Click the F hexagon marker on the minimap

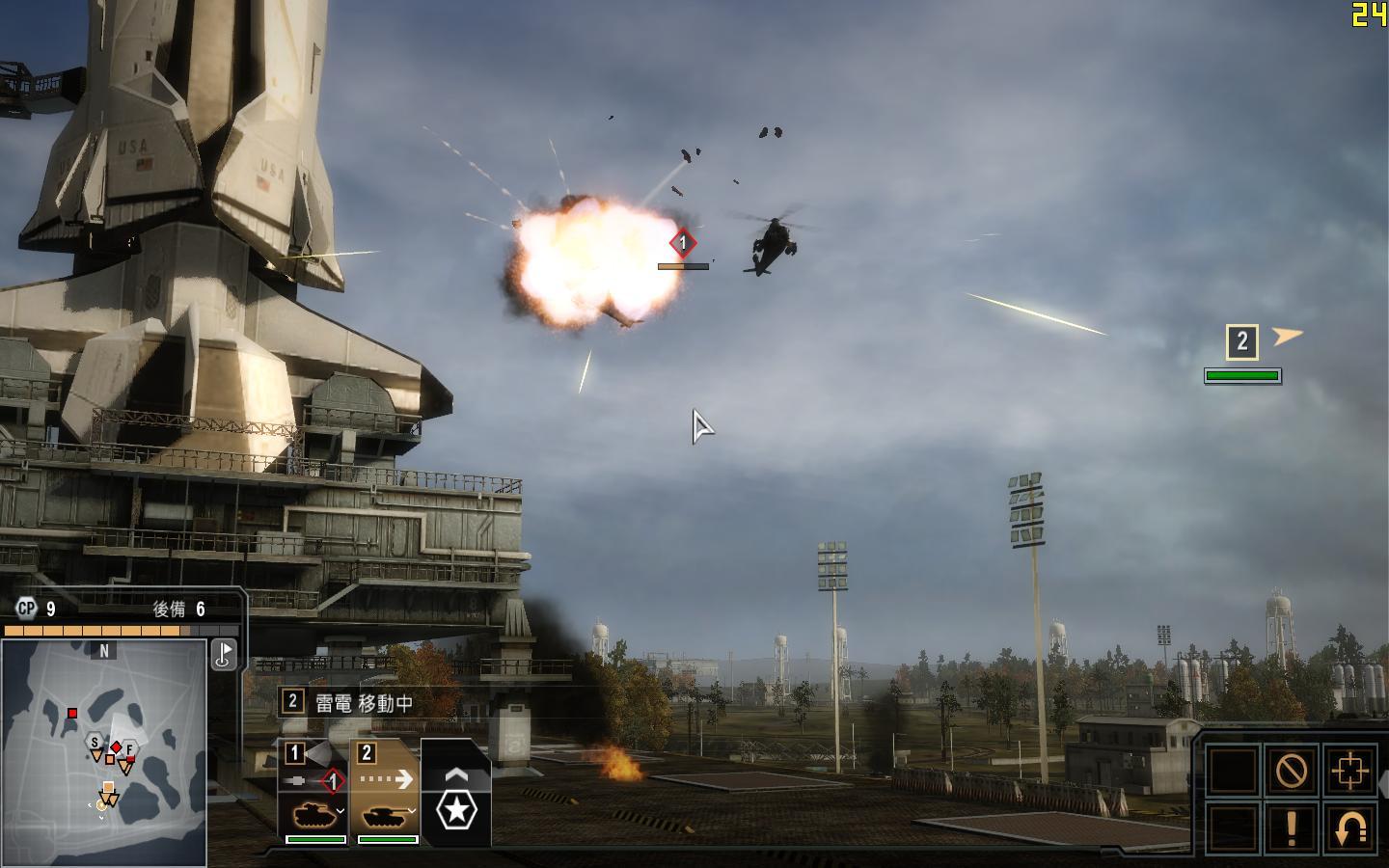(128, 748)
